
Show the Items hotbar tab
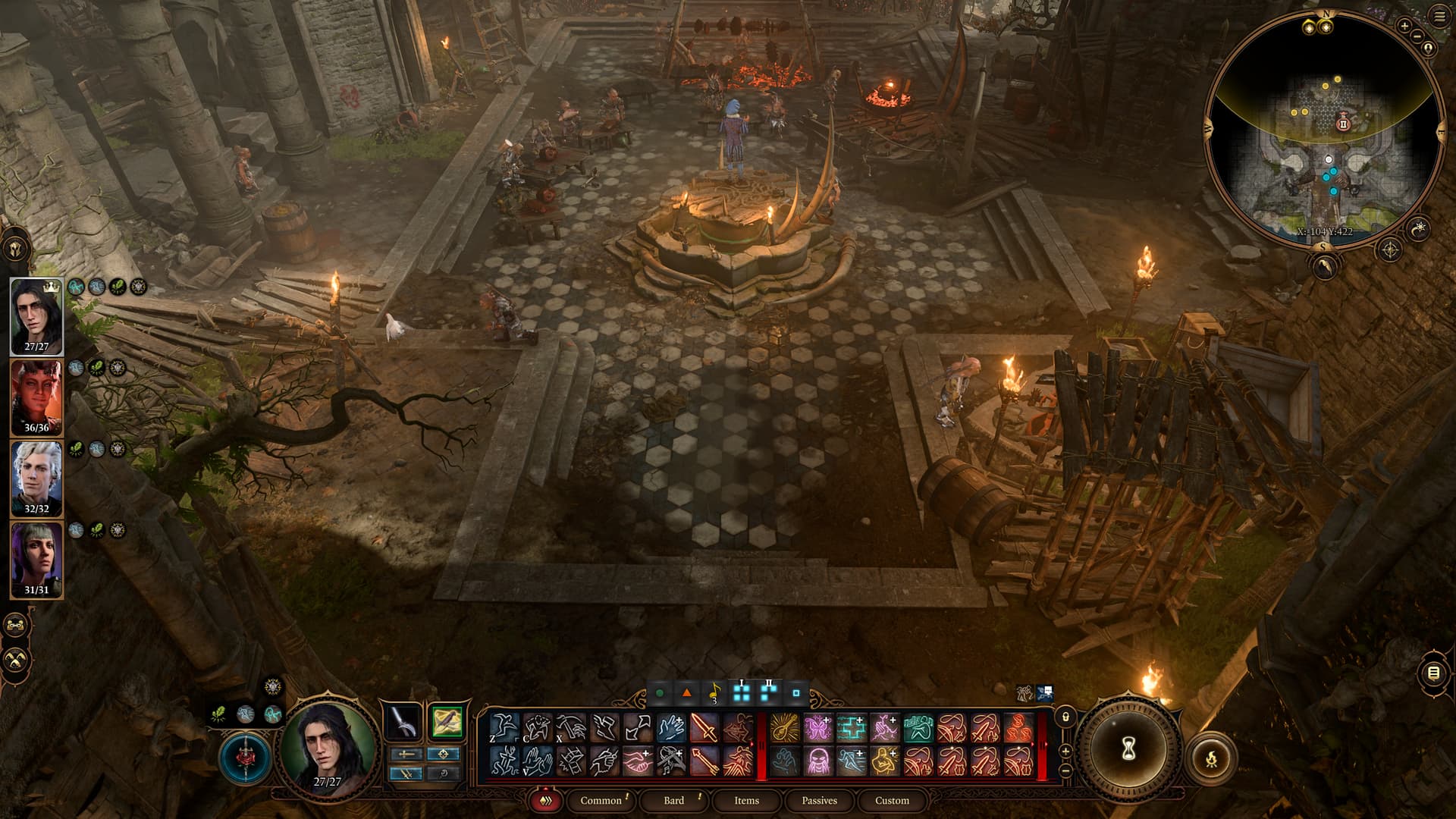746,800
